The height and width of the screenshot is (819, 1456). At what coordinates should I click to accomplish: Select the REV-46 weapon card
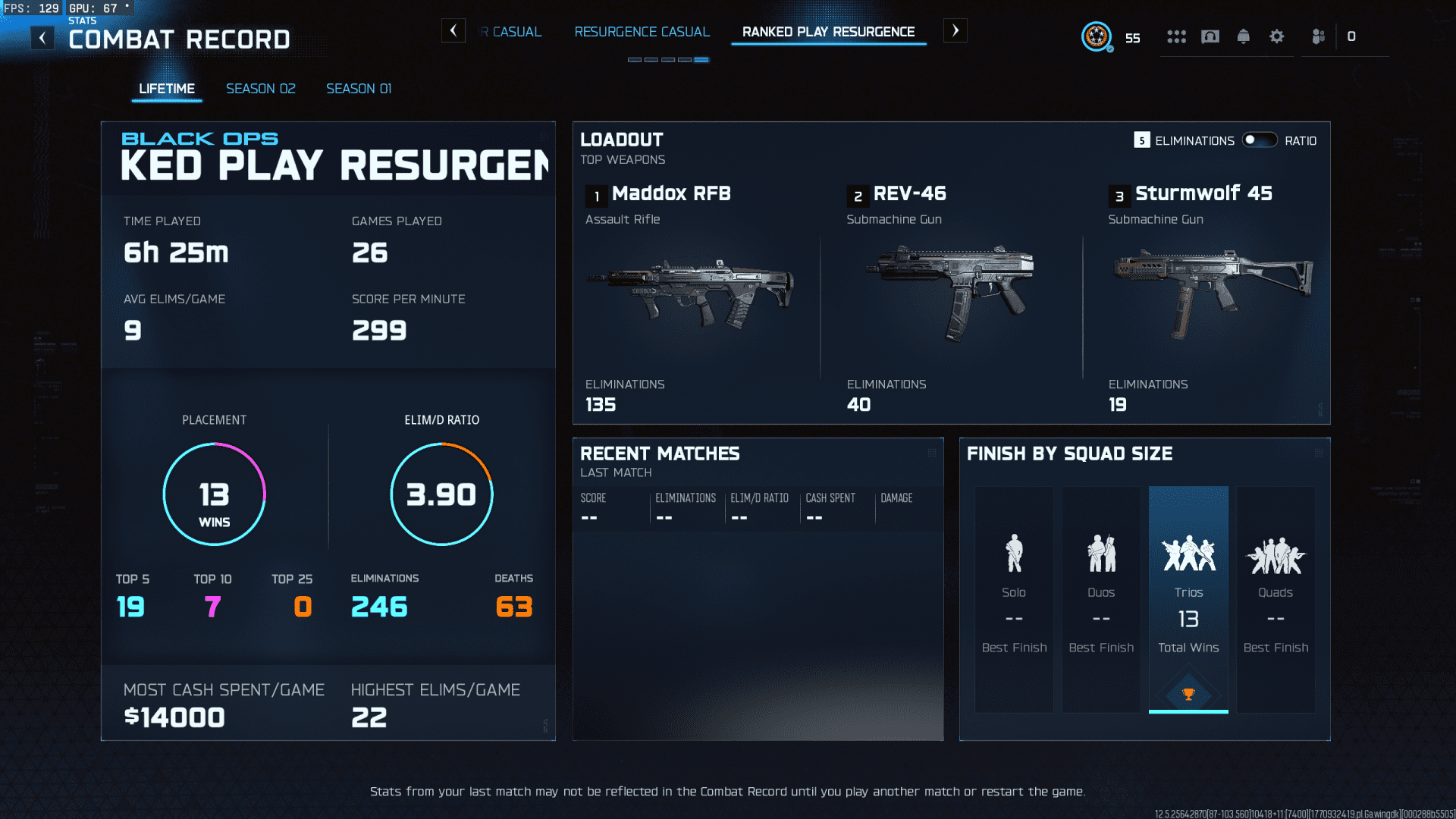point(952,296)
